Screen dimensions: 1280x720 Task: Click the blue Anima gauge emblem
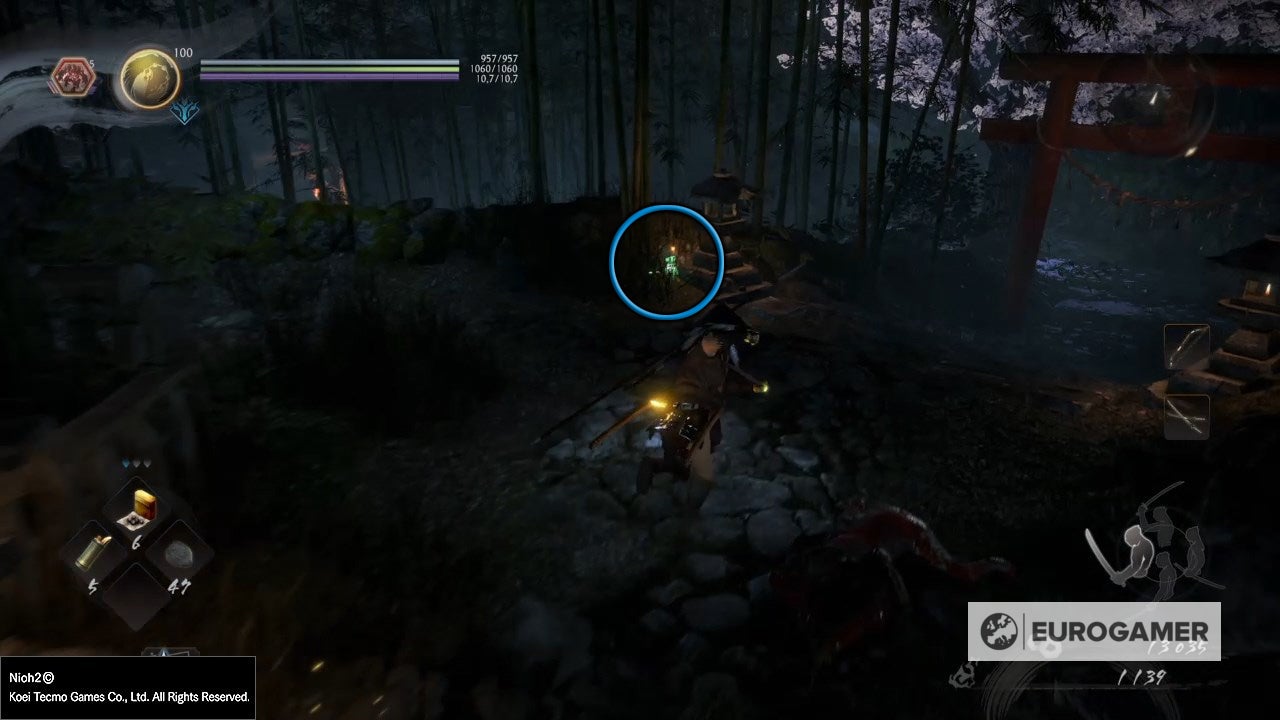coord(186,114)
